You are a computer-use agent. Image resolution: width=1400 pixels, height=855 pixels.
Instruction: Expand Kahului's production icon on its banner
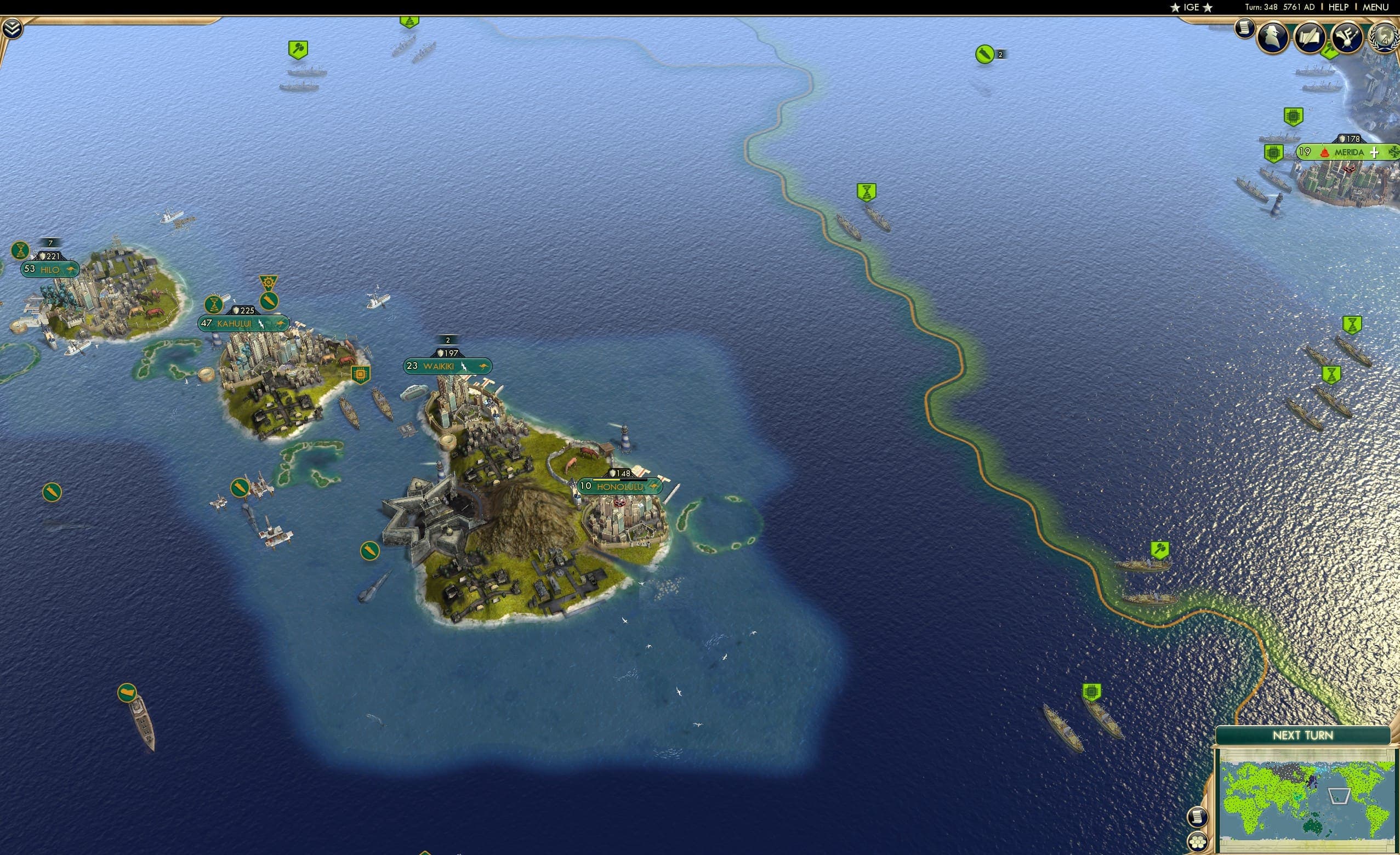pyautogui.click(x=268, y=282)
